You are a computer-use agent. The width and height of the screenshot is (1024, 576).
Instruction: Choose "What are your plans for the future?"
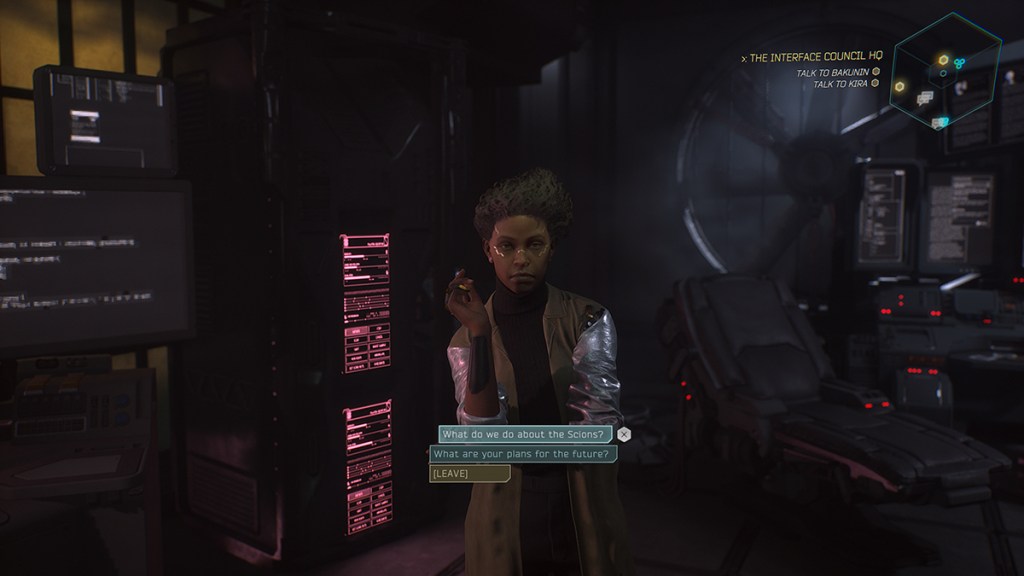(522, 454)
